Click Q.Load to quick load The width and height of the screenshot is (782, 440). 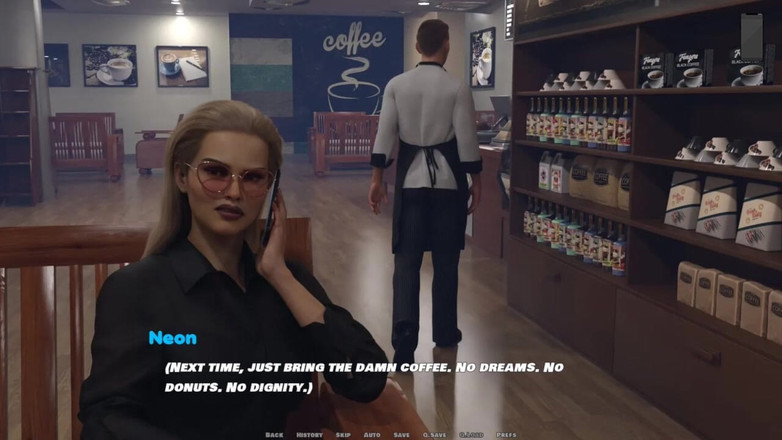471,435
